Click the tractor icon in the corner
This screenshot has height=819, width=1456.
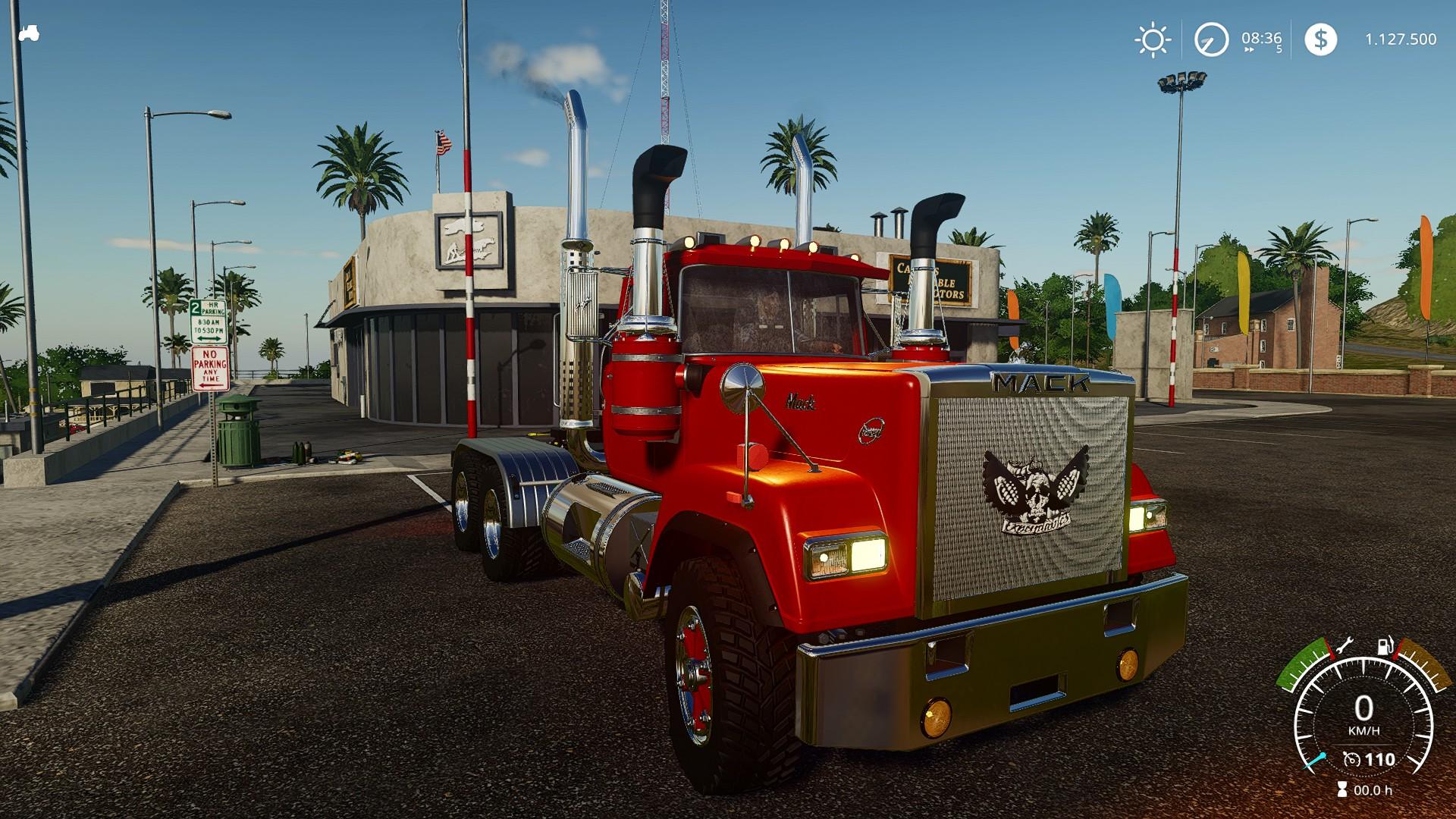point(29,33)
